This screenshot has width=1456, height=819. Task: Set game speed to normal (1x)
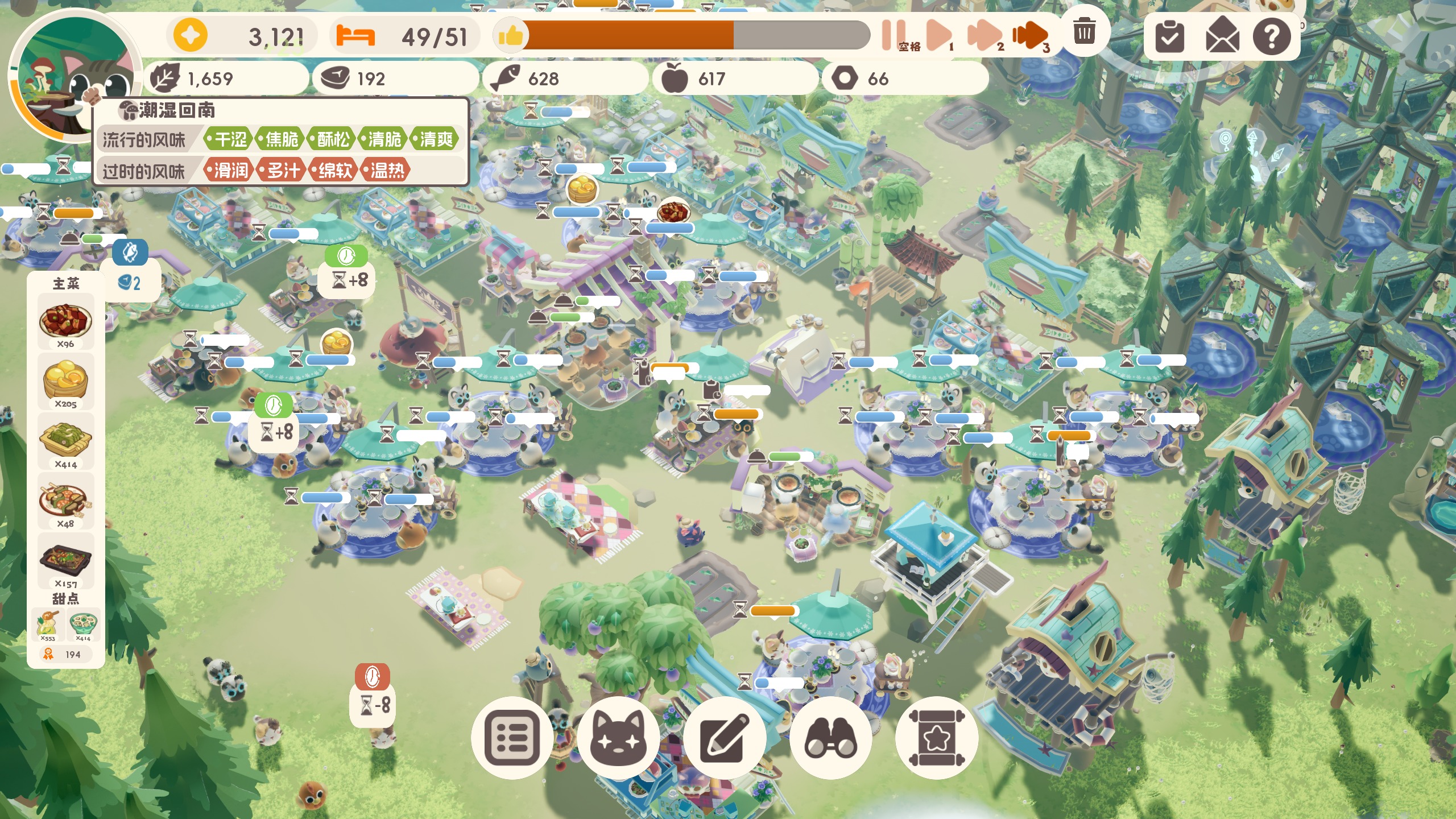point(938,35)
